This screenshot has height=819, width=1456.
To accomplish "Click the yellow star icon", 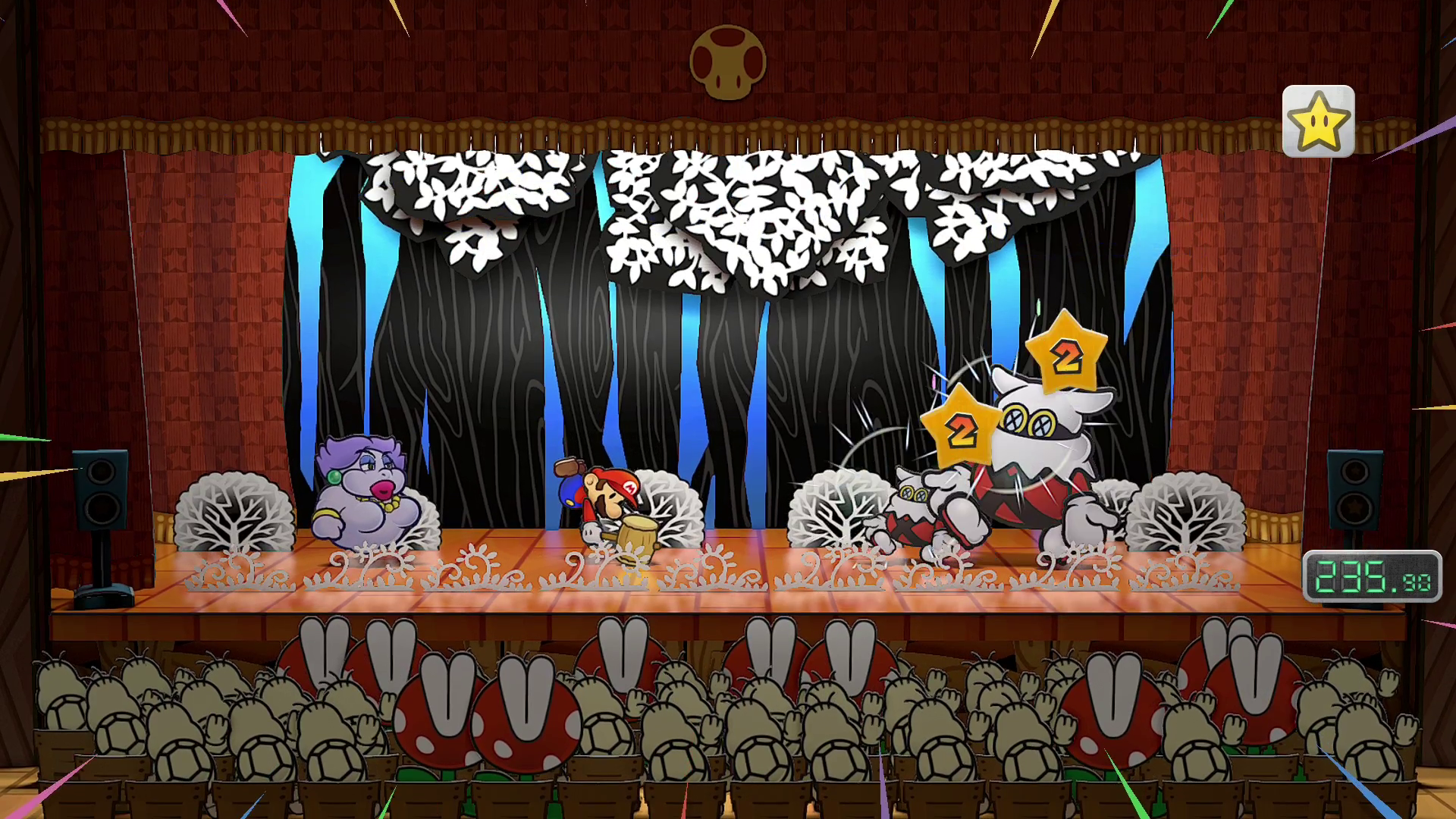I will [1318, 121].
